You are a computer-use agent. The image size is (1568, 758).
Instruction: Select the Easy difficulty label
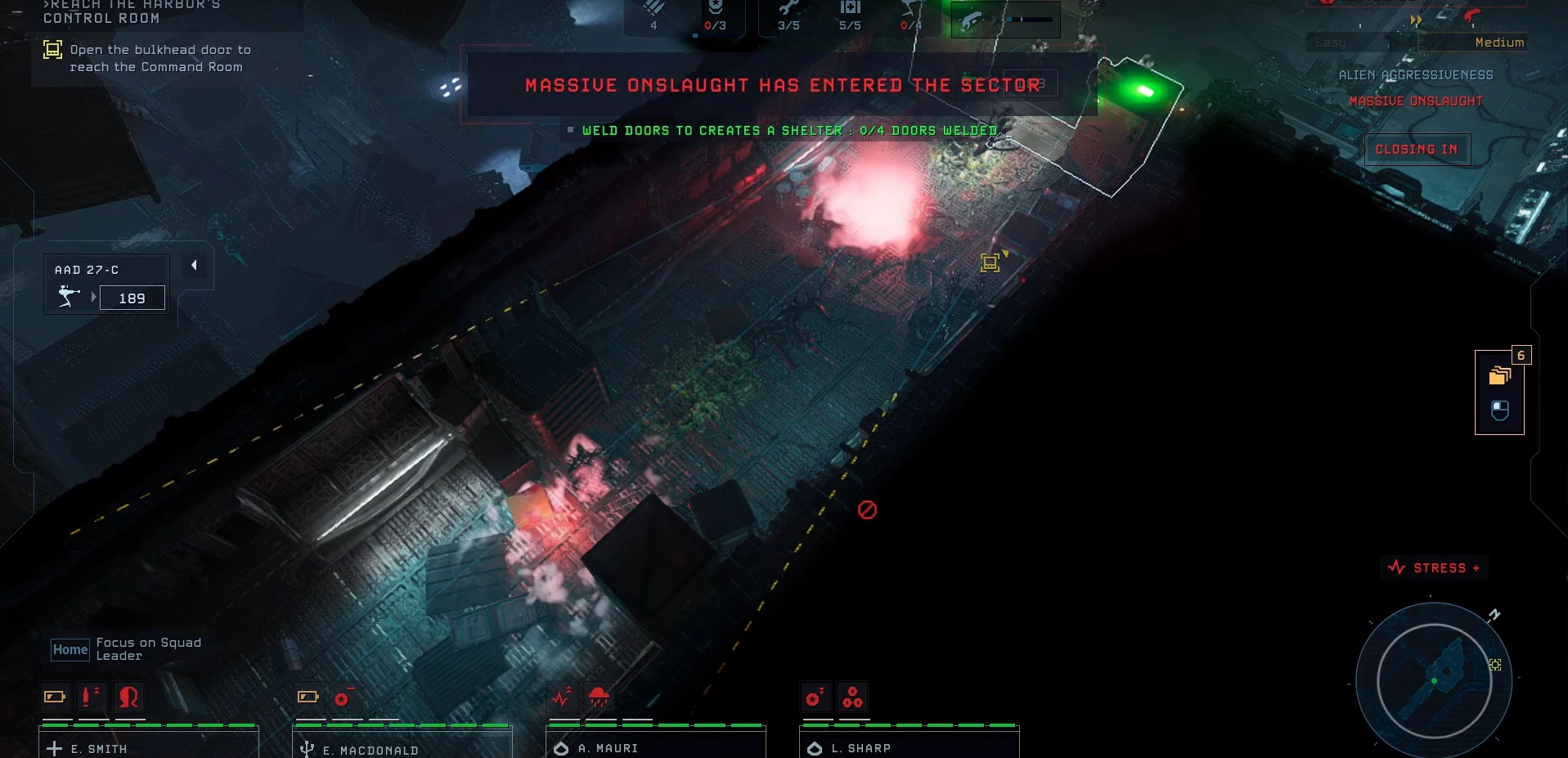(1329, 42)
